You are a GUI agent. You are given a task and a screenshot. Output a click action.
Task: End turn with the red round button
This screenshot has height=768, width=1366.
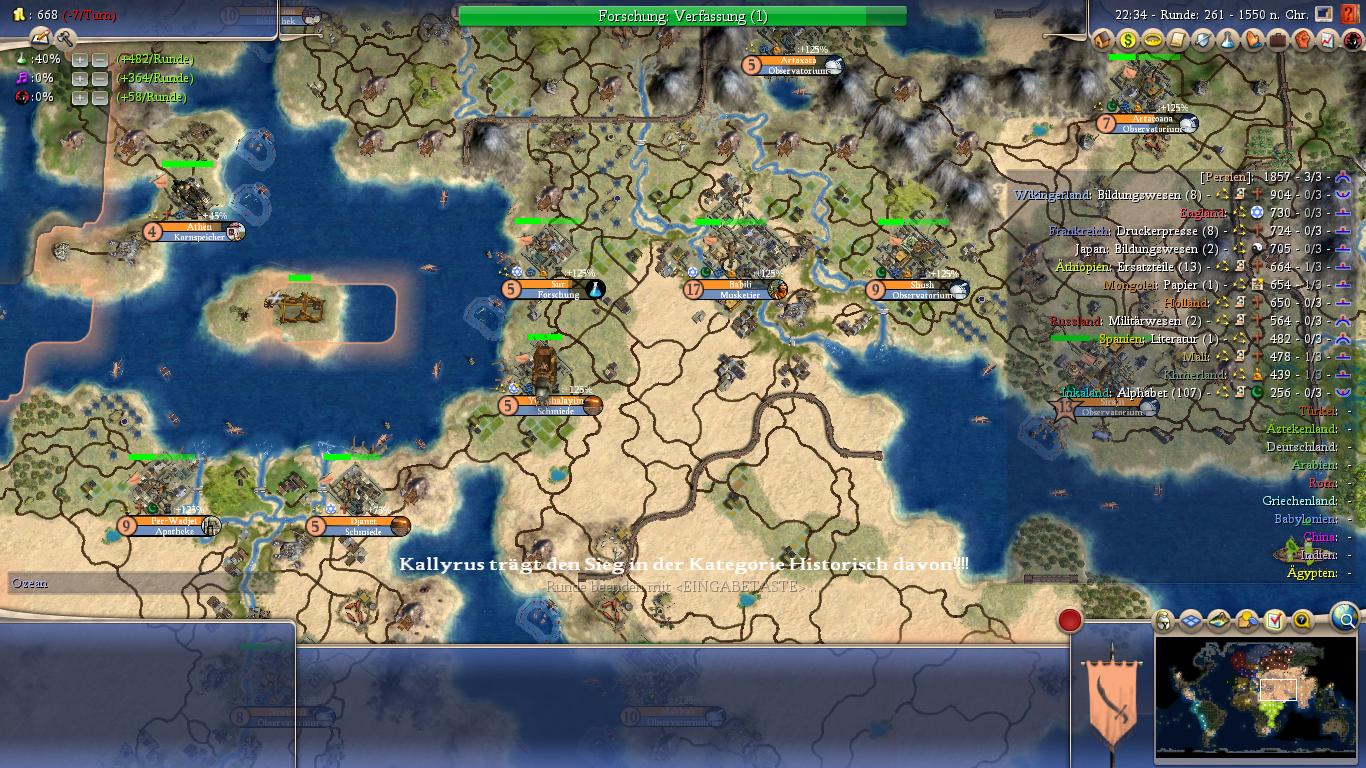pyautogui.click(x=1070, y=621)
